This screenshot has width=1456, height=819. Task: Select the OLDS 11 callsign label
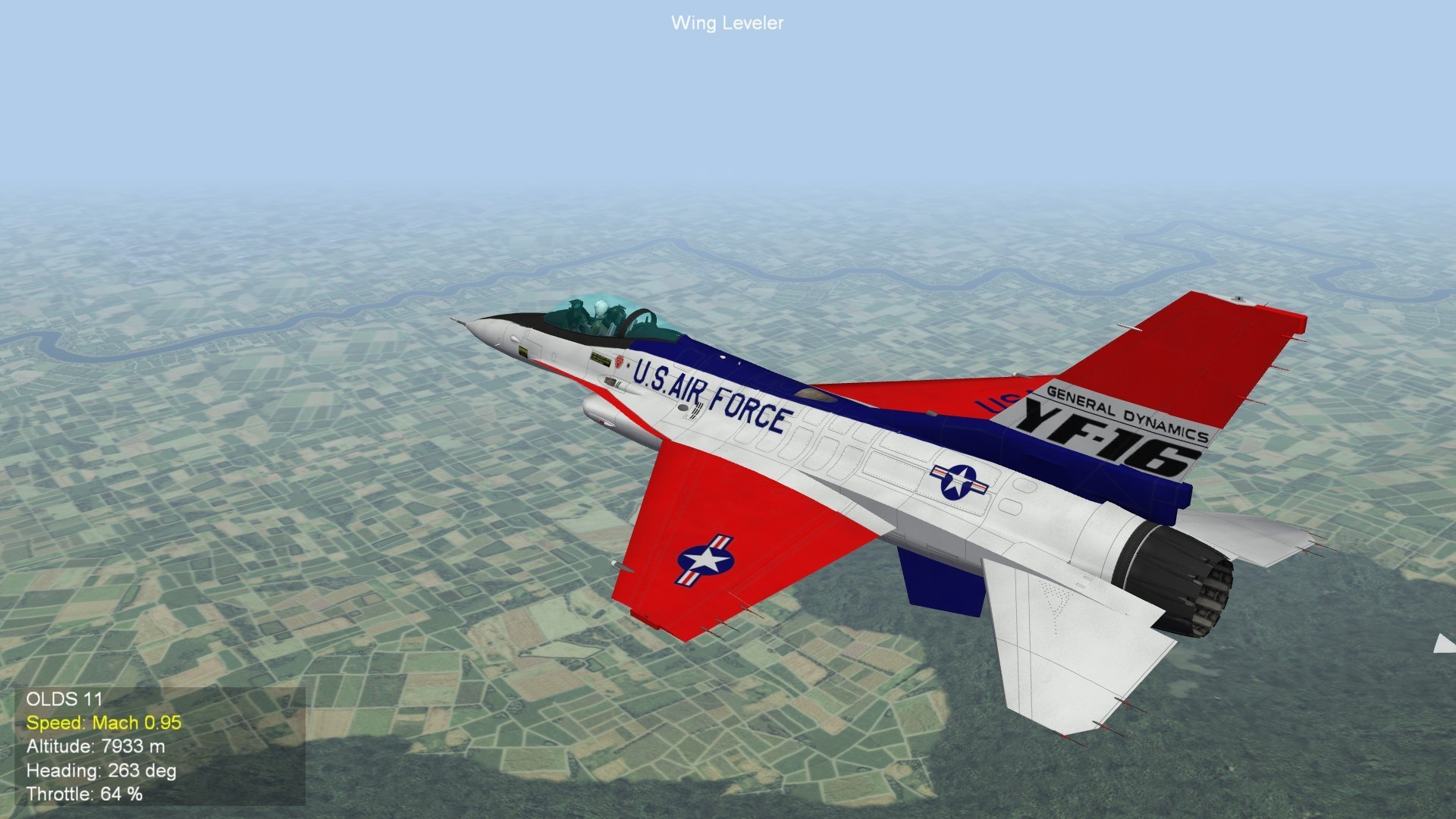(x=67, y=698)
